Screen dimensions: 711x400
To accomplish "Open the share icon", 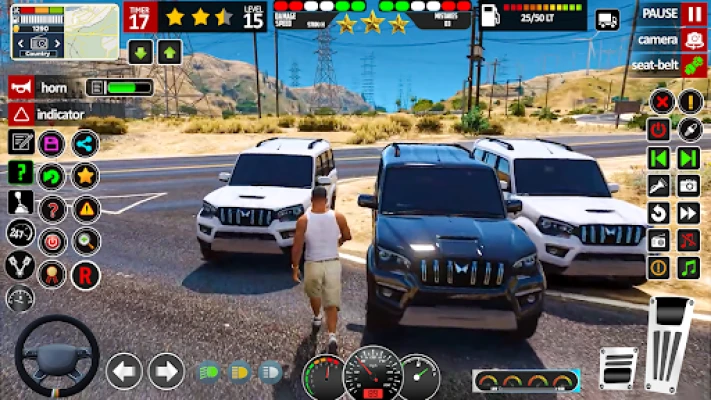I will pos(85,143).
